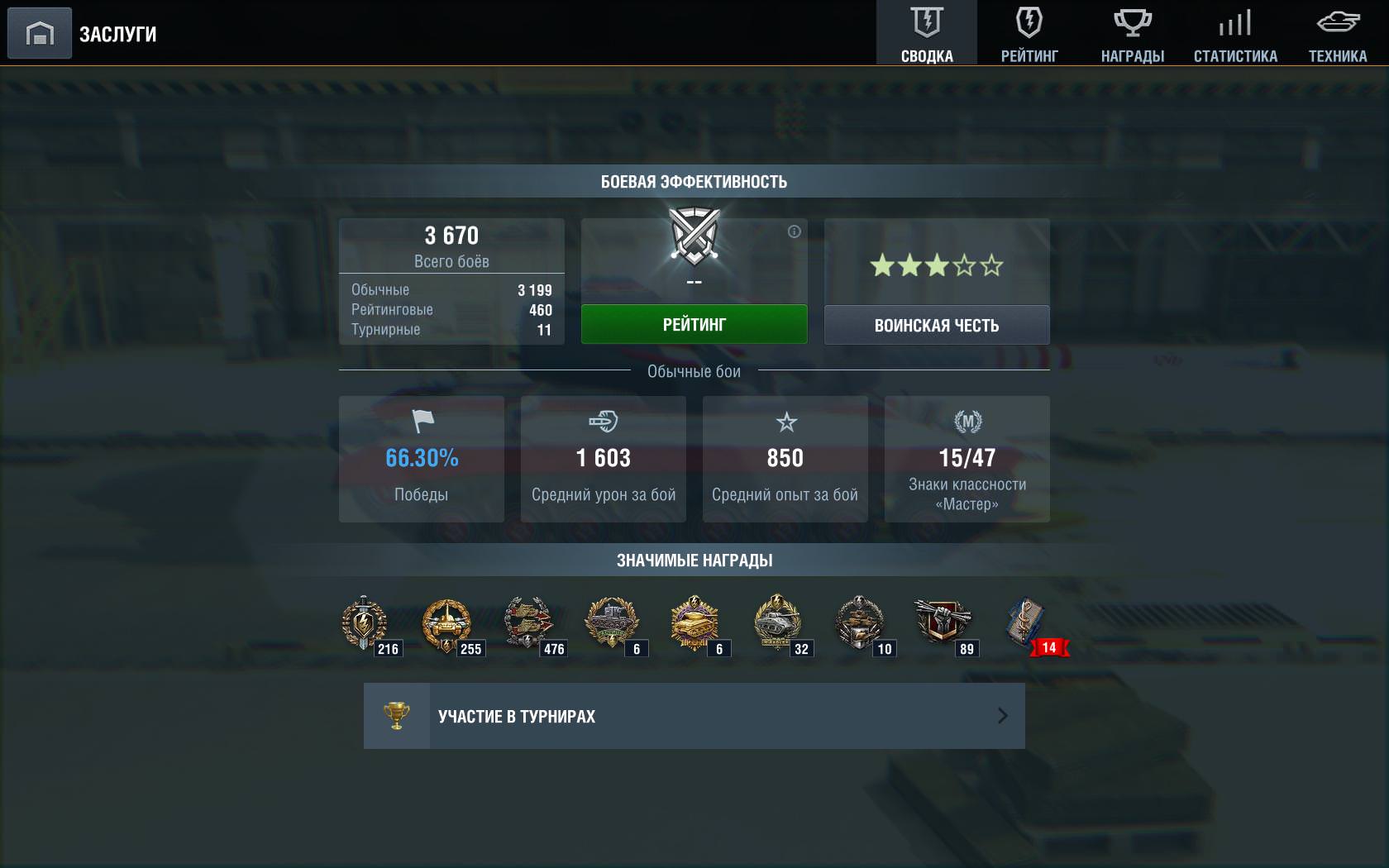Select the medal with count 255

[447, 624]
